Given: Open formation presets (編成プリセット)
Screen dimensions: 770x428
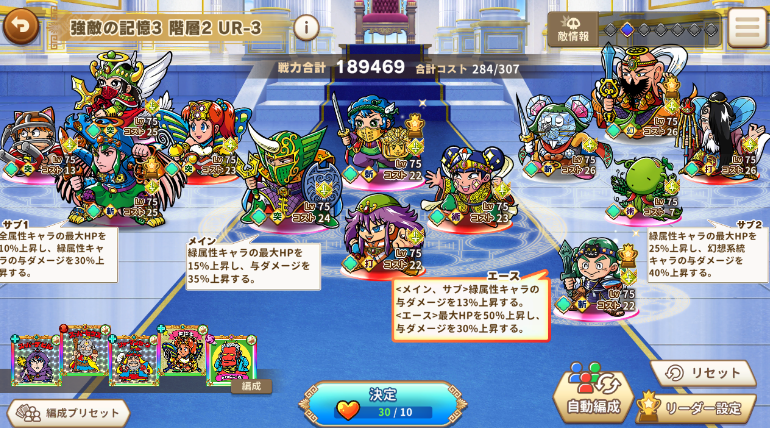Looking at the screenshot, I should click(68, 412).
